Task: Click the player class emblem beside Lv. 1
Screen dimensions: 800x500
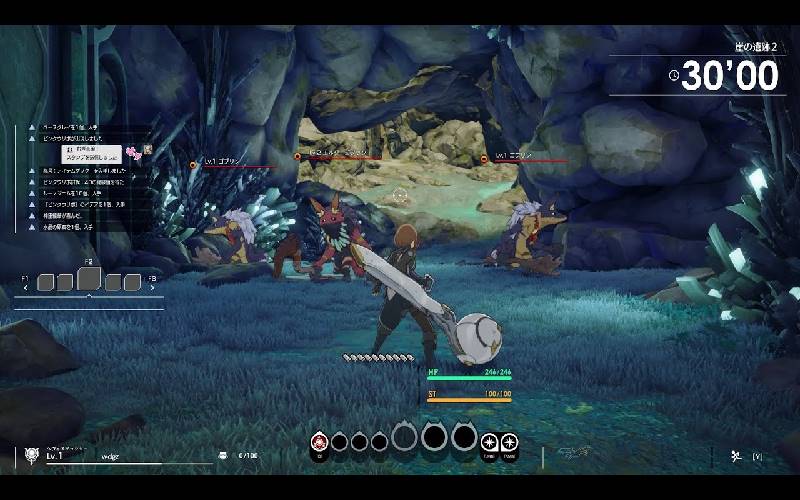Action: [x=31, y=456]
